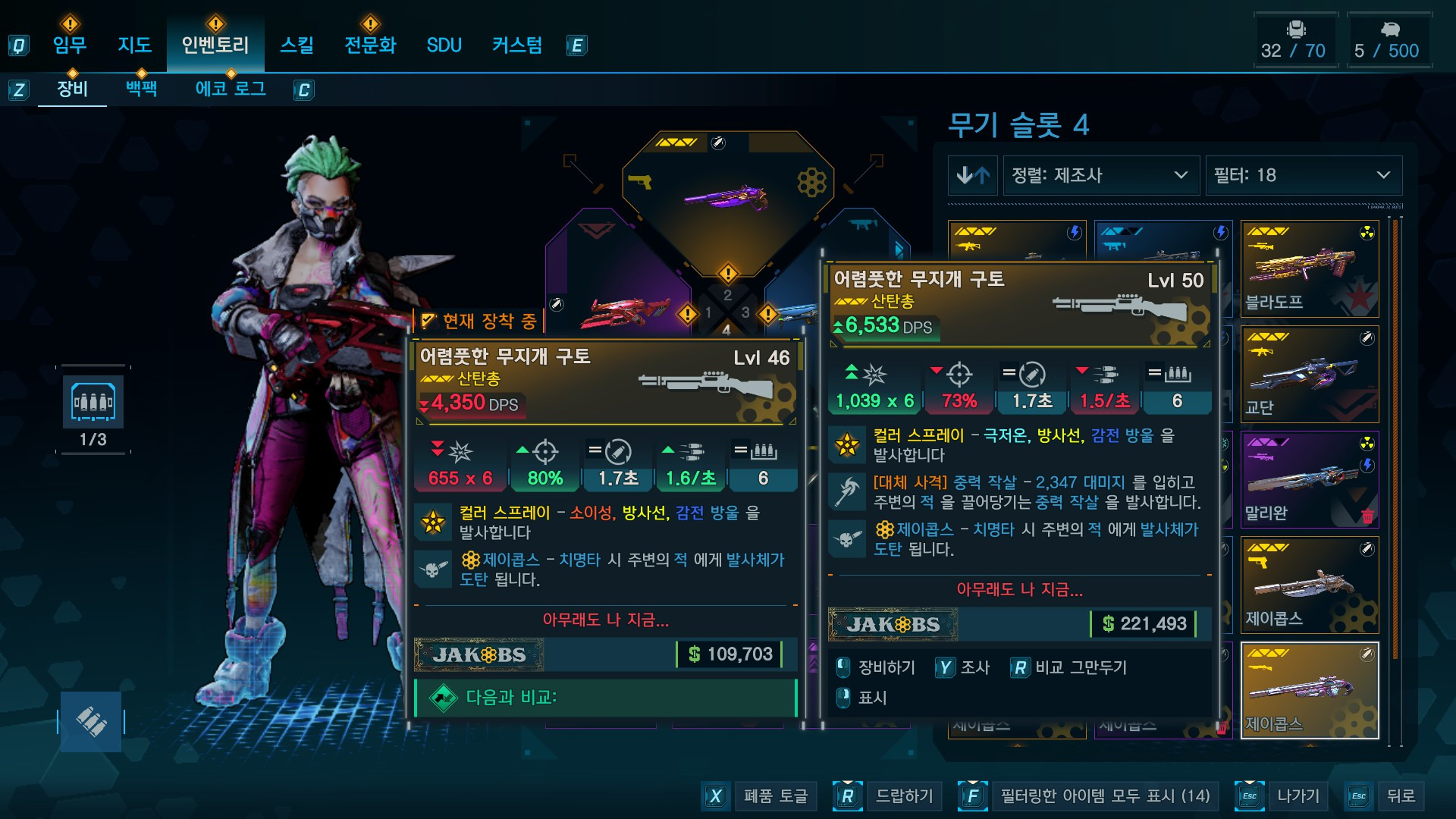Switch to the 백팩 (Backpack) sub-tab
This screenshot has width=1456, height=819.
click(x=141, y=89)
